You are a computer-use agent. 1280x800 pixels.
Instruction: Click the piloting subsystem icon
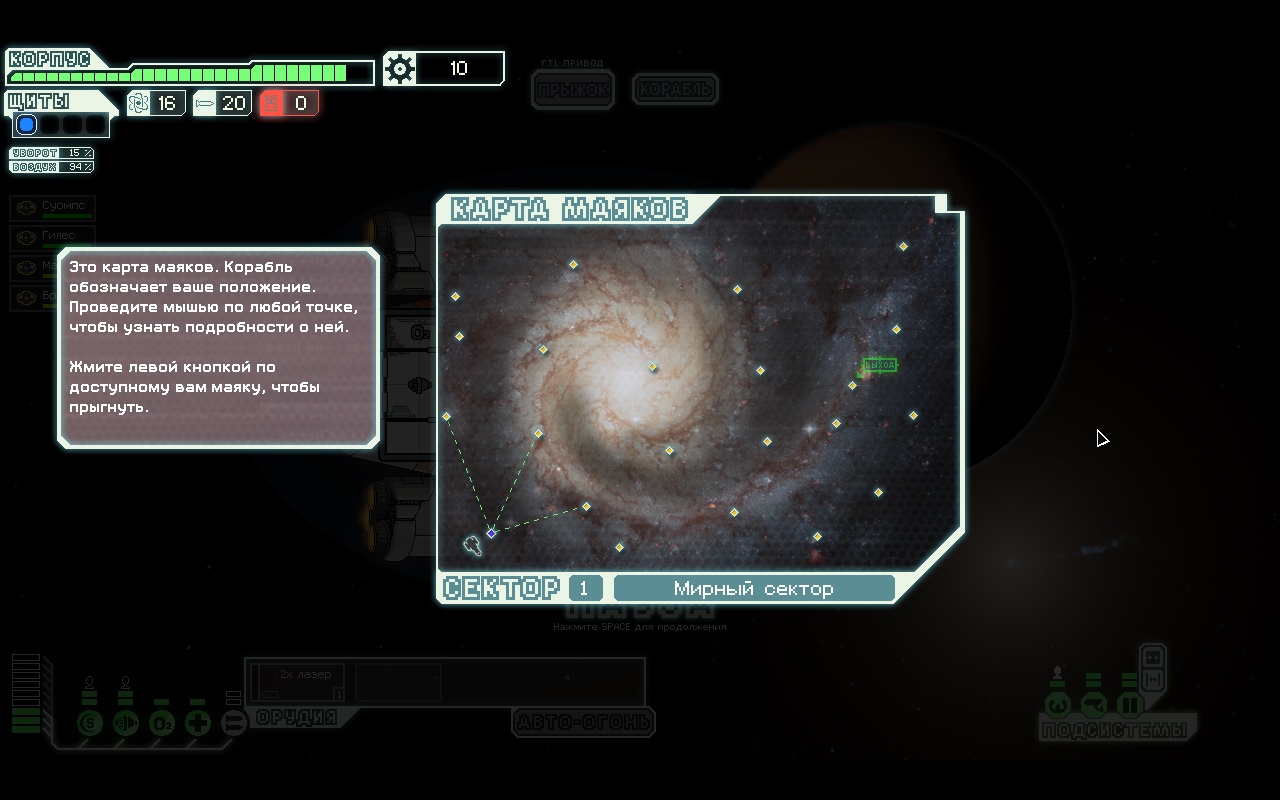tap(1057, 706)
